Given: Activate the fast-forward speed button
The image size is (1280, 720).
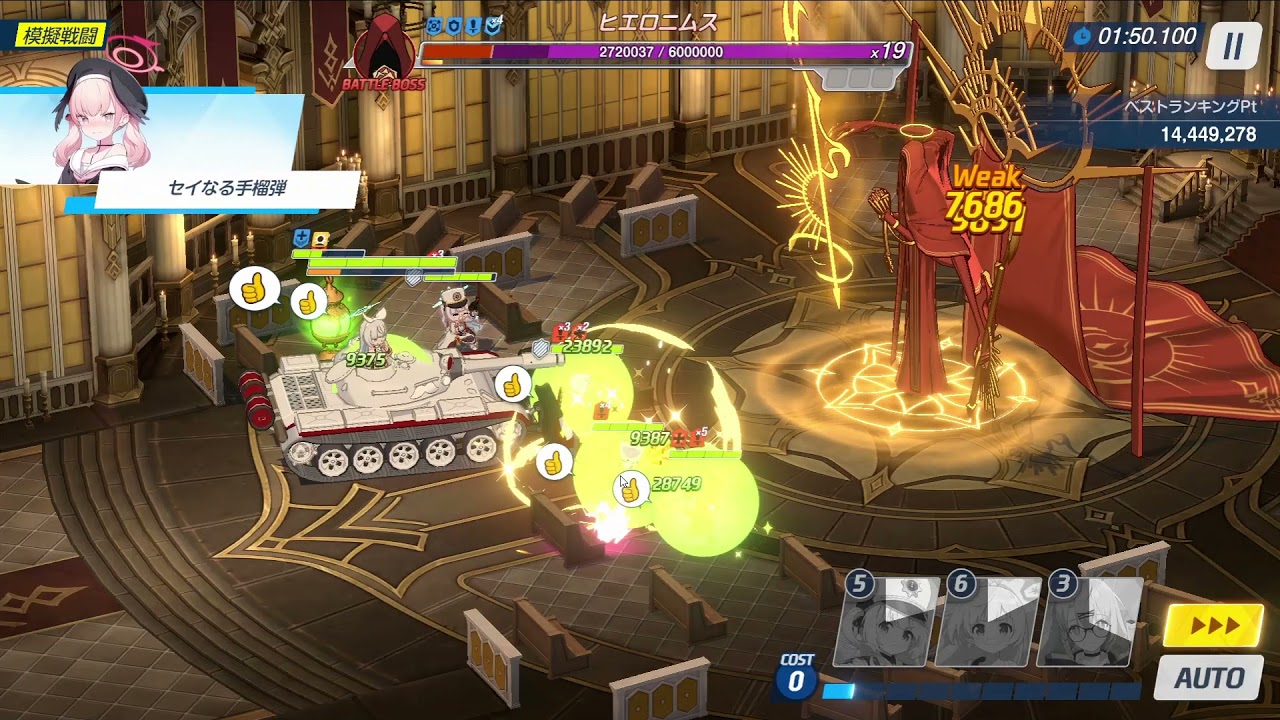Looking at the screenshot, I should coord(1213,626).
